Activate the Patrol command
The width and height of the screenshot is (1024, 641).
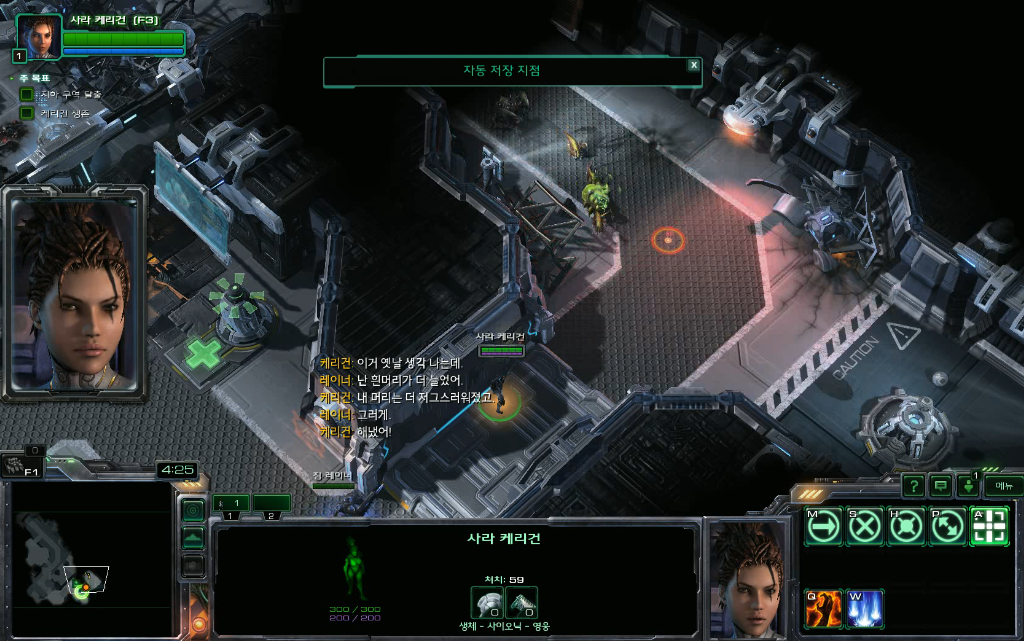click(x=947, y=527)
